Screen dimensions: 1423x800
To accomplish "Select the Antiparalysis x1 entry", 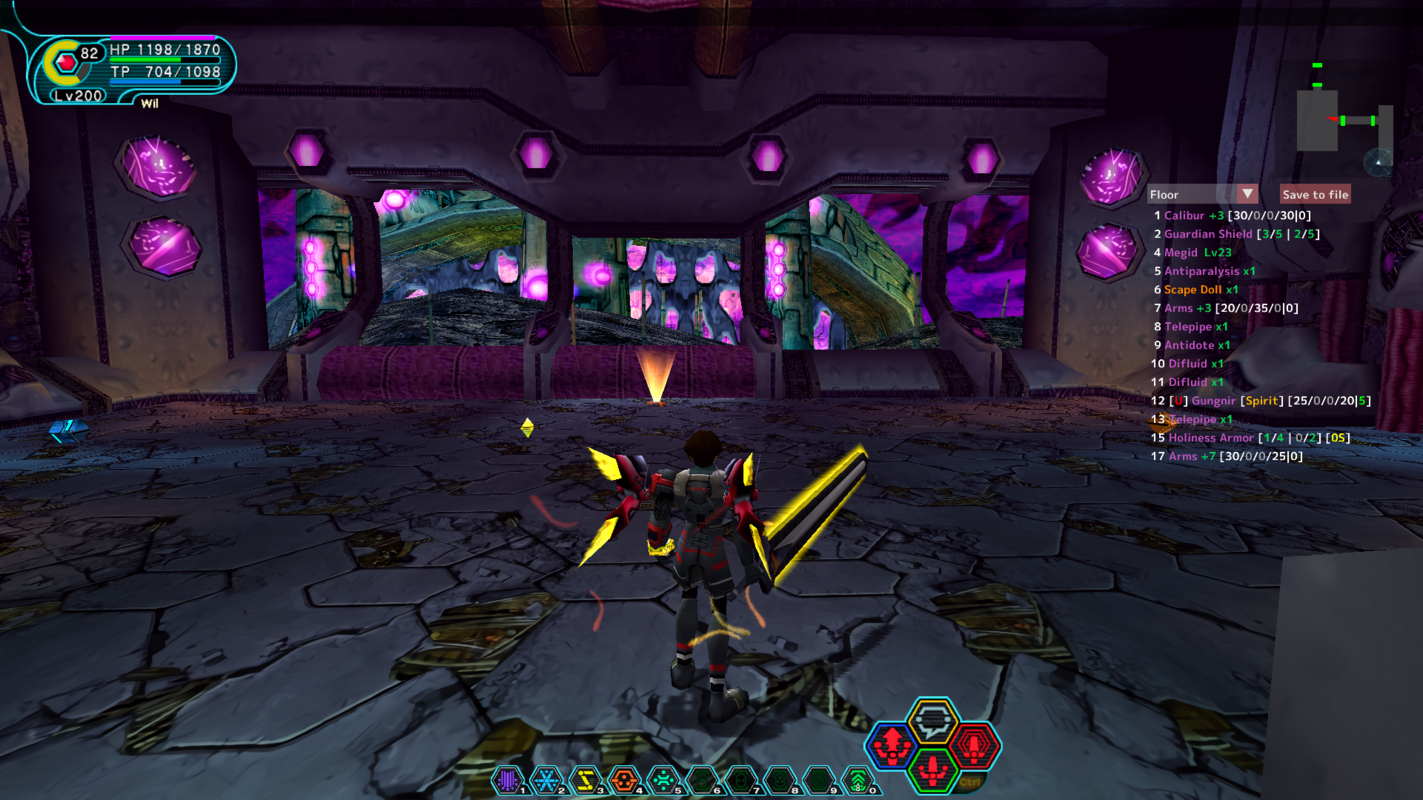I will (x=1203, y=271).
